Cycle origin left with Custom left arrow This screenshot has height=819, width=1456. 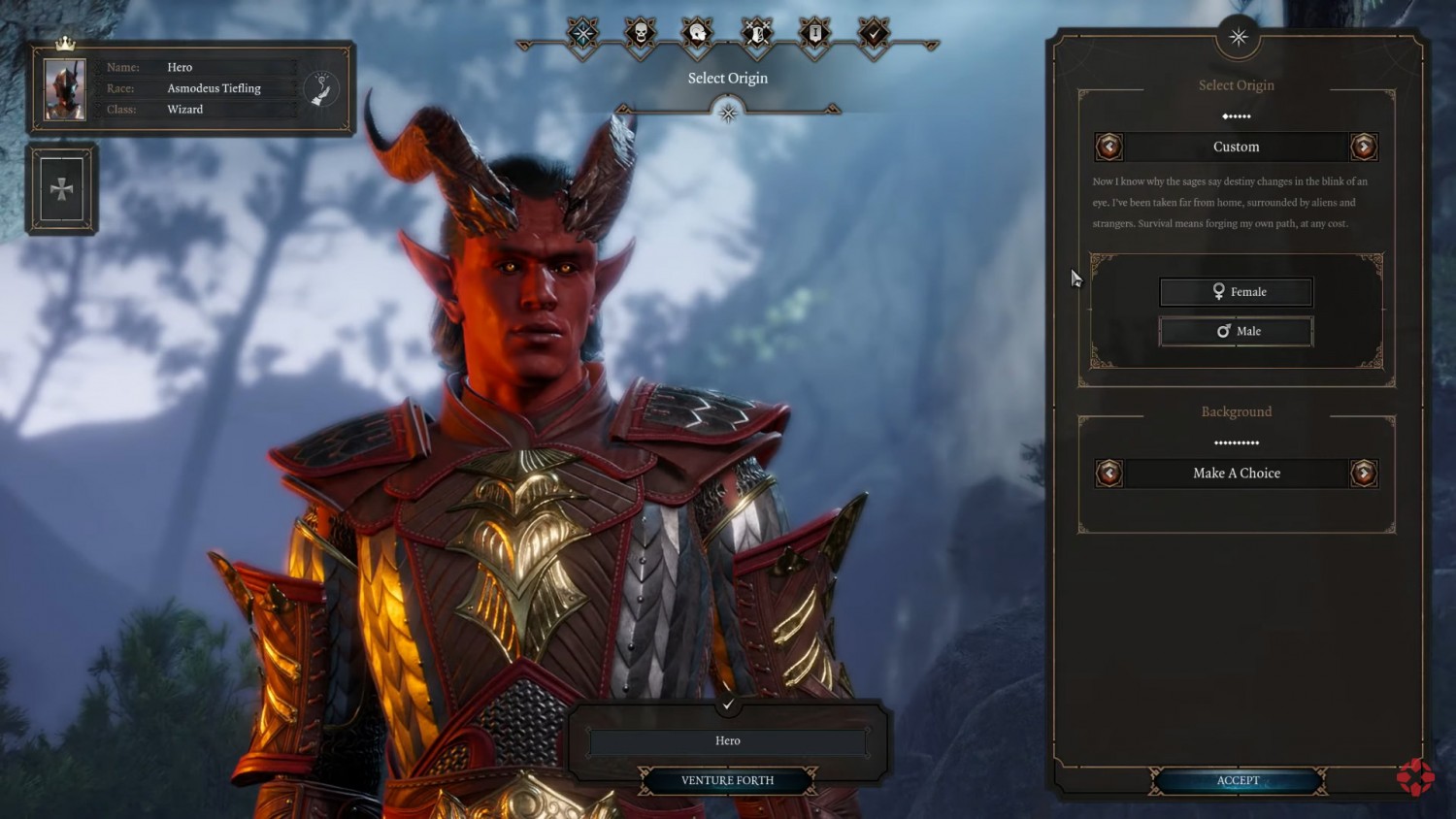click(x=1108, y=147)
